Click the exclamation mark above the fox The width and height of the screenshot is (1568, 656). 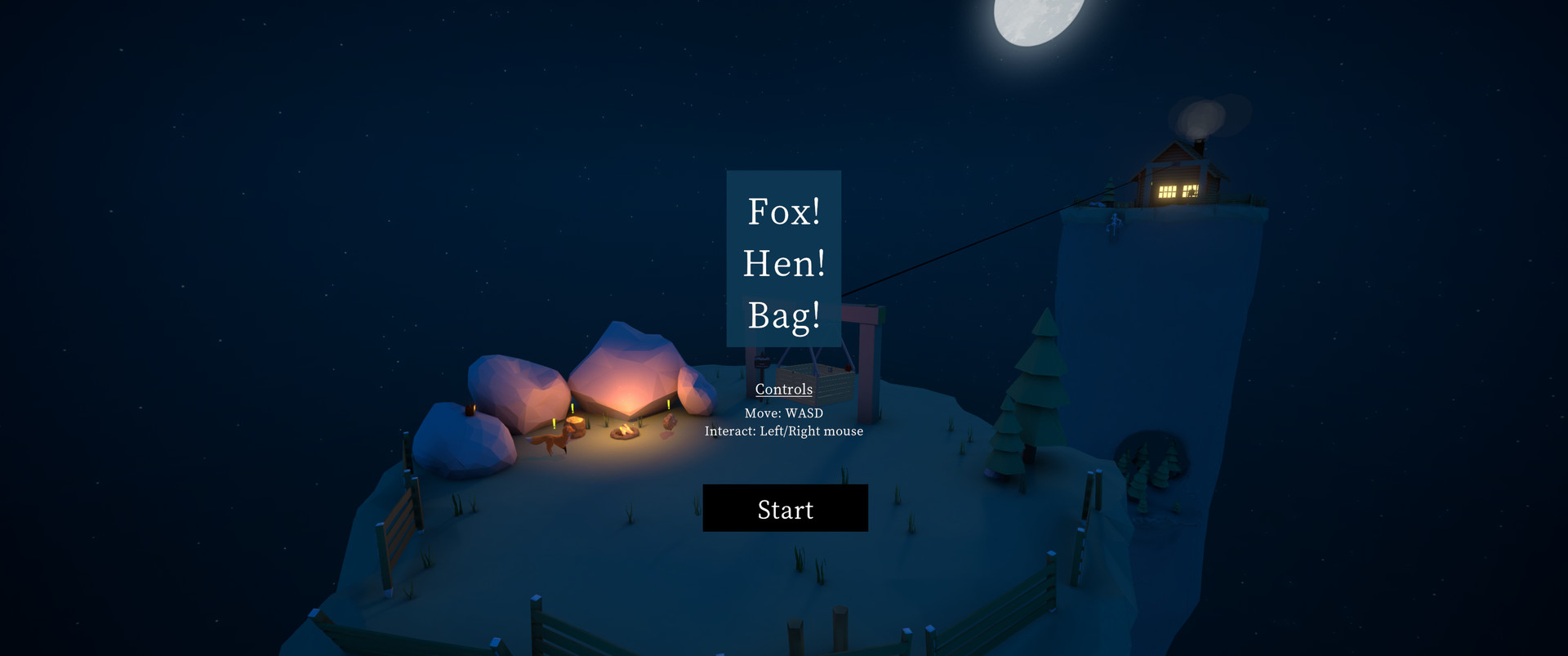(x=553, y=422)
